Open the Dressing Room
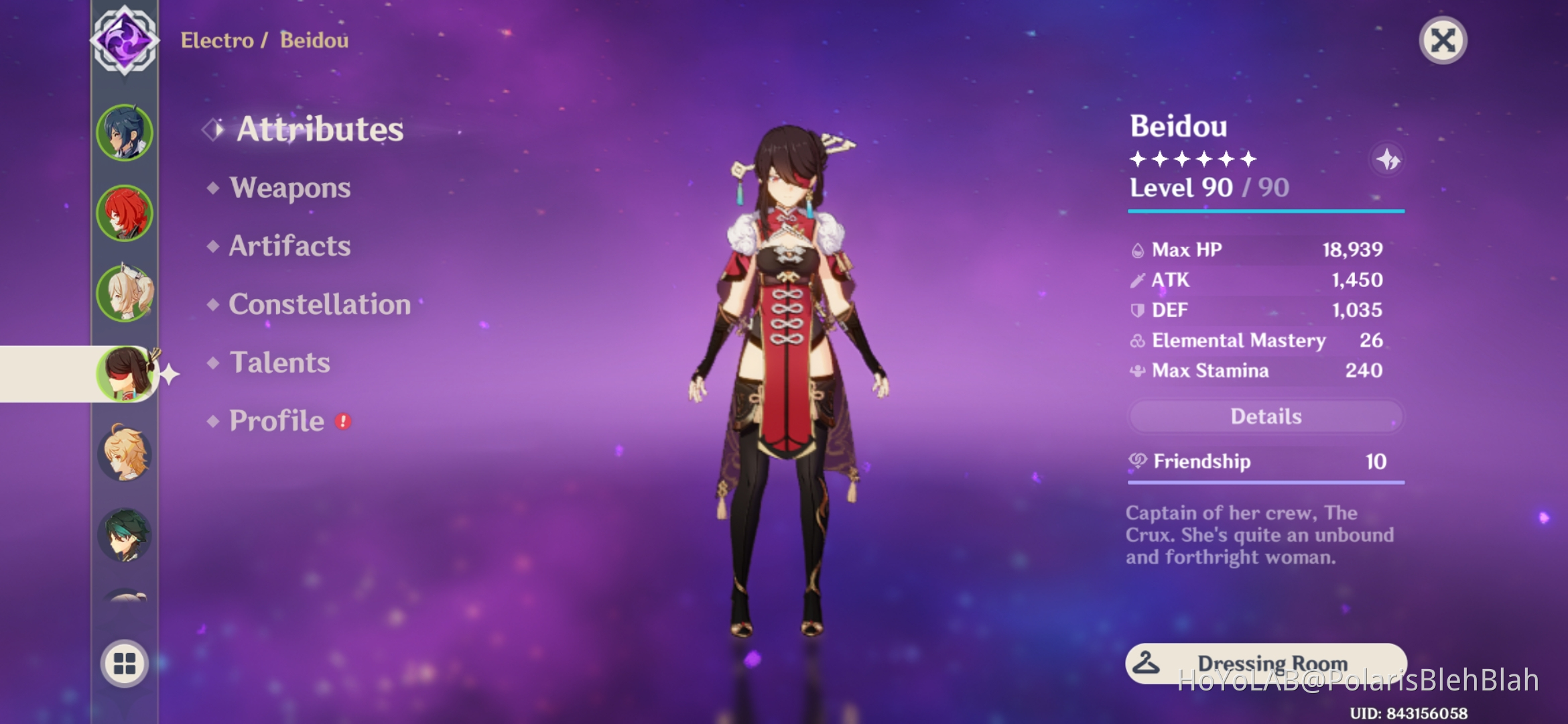Viewport: 1568px width, 724px height. (1265, 662)
